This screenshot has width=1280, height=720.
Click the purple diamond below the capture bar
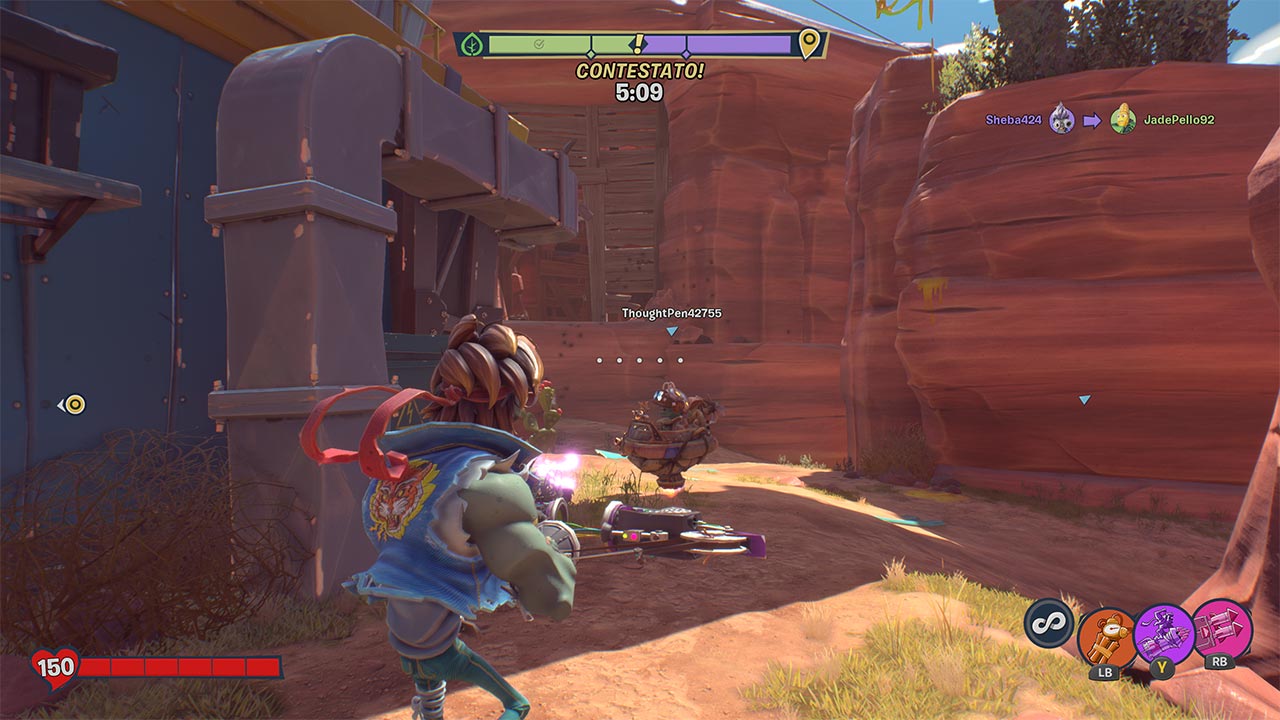coord(685,52)
